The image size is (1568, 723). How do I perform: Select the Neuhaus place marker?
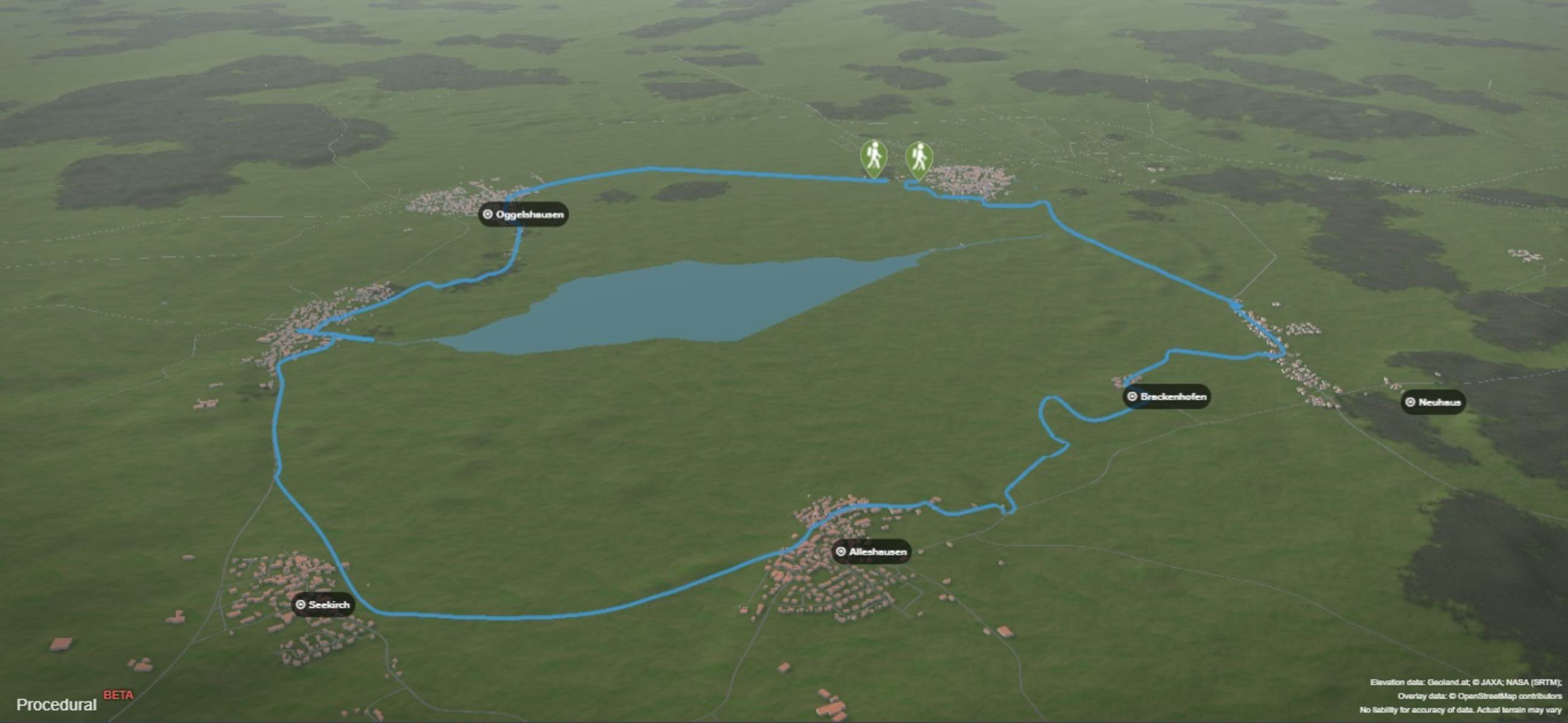[1433, 402]
